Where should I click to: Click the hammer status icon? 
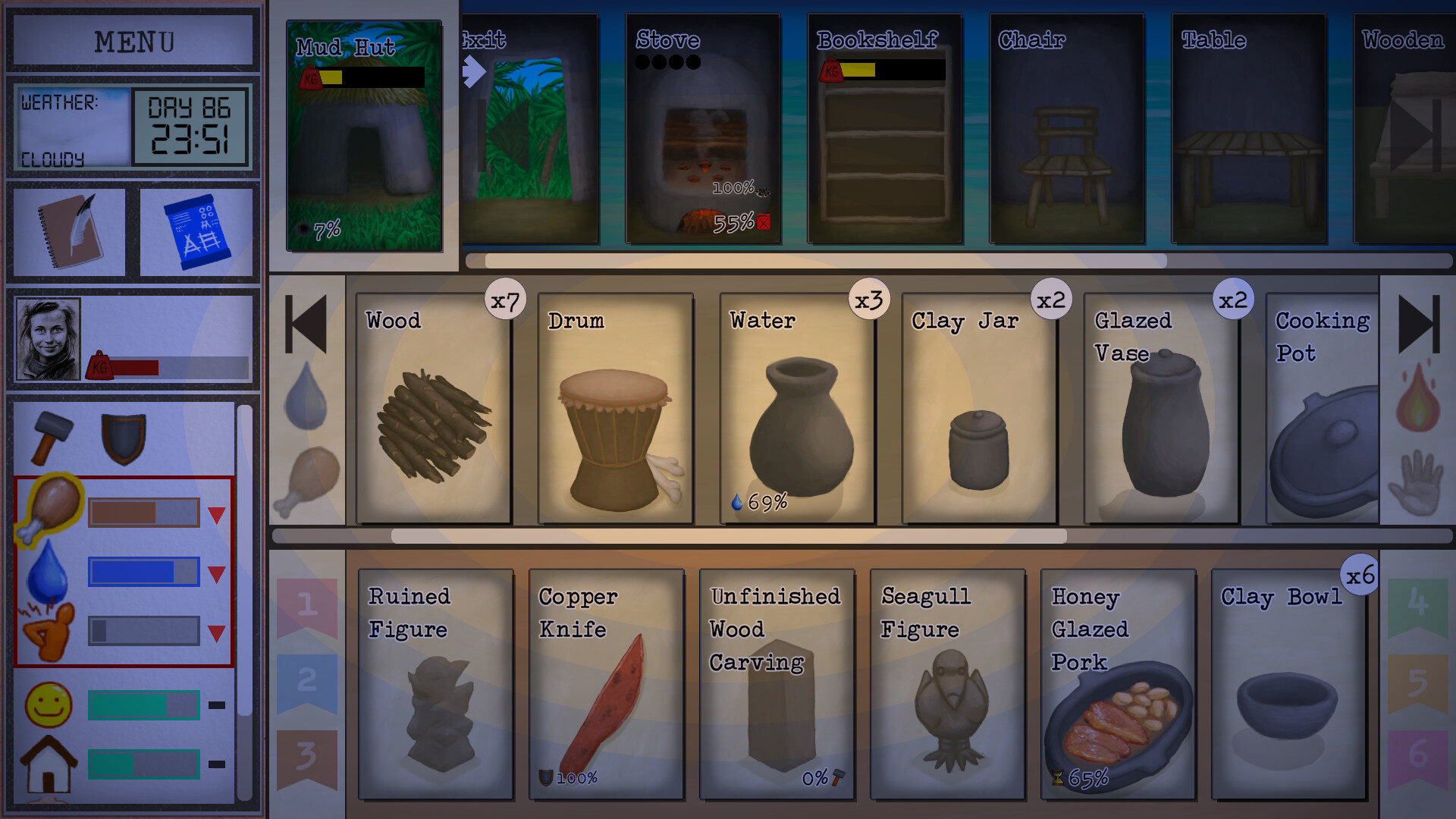point(50,436)
